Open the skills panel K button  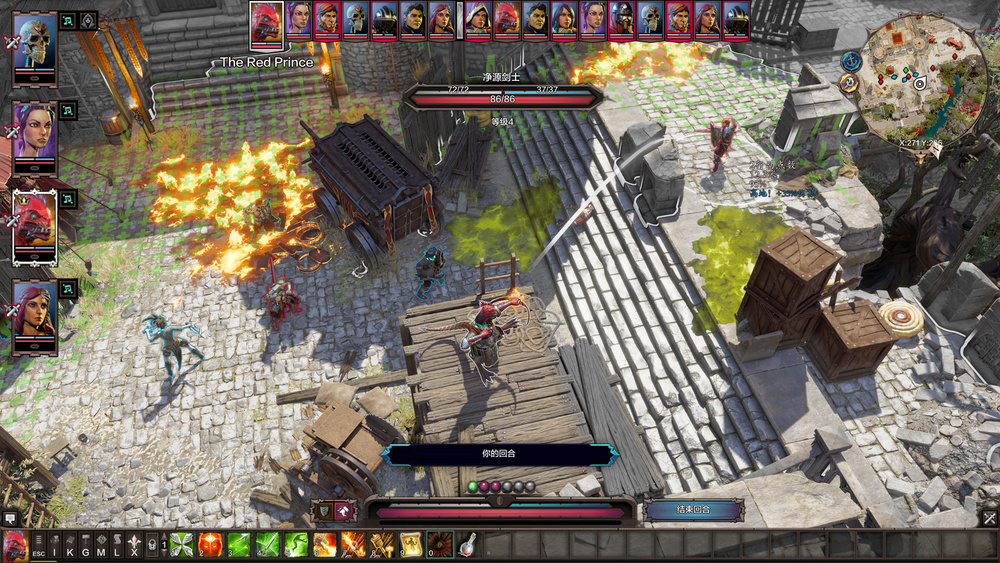click(70, 546)
